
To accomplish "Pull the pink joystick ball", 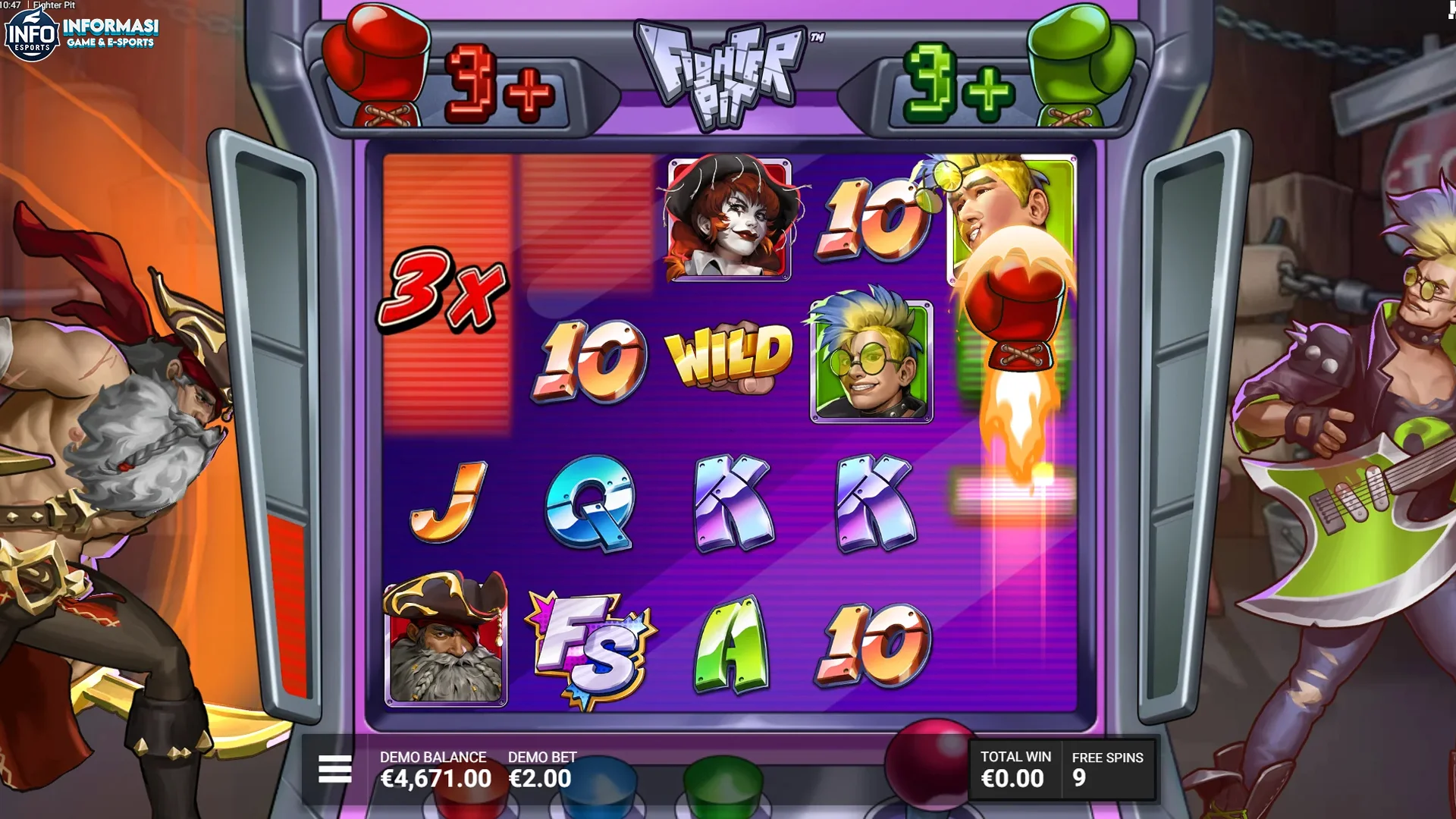I will click(x=927, y=764).
